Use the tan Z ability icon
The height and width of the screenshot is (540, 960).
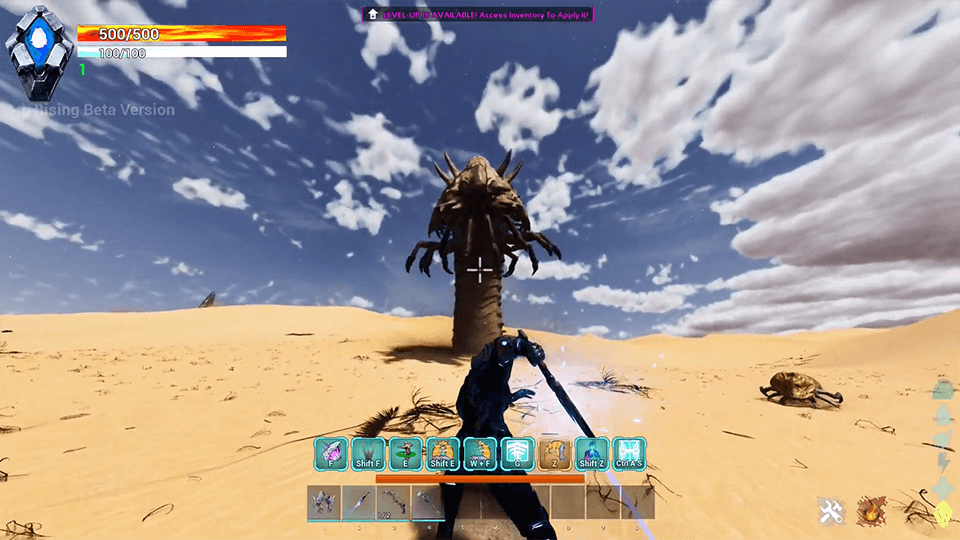[554, 454]
